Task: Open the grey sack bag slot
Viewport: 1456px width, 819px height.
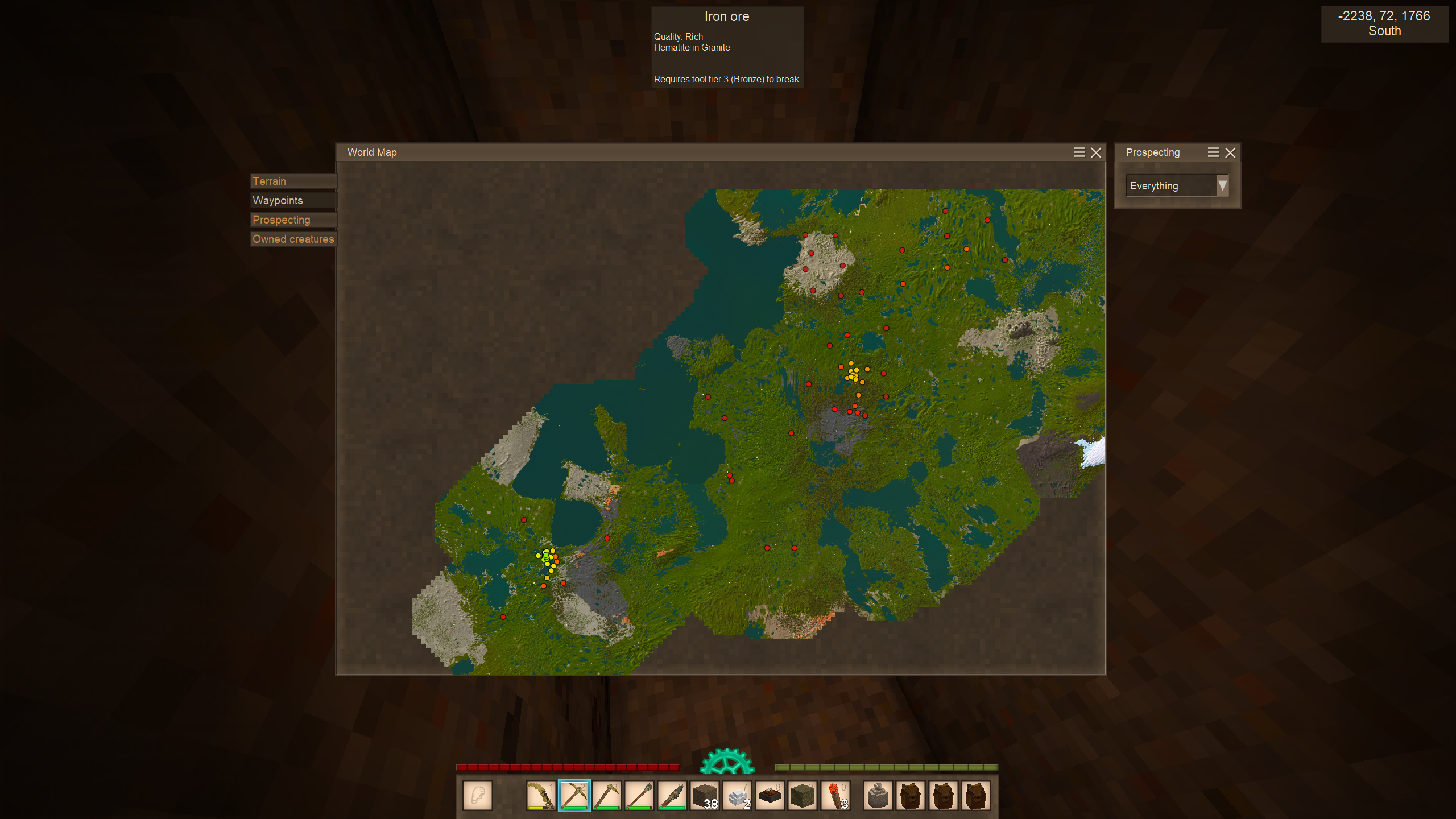Action: coord(878,796)
